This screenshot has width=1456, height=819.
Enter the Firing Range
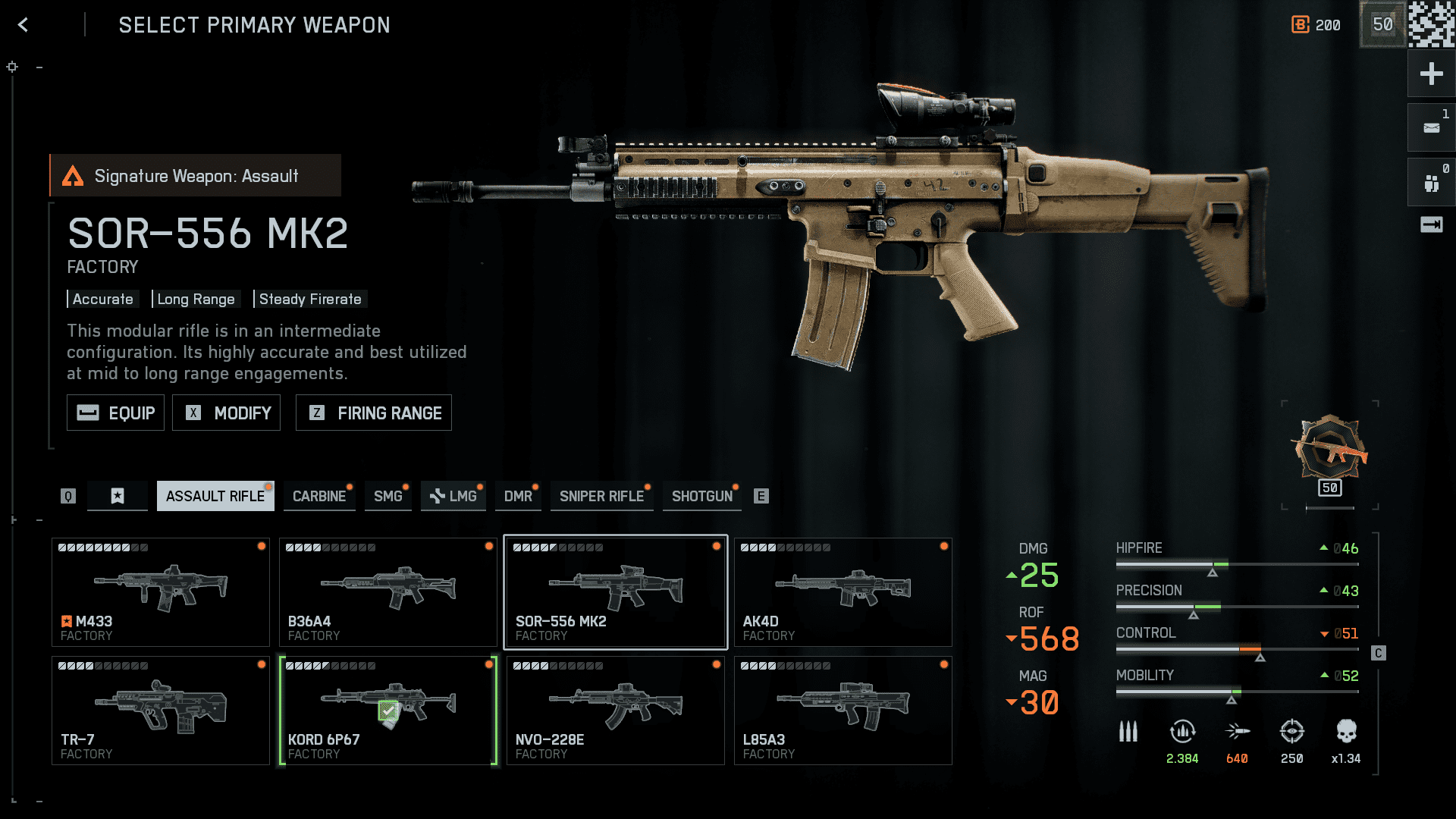[x=373, y=413]
